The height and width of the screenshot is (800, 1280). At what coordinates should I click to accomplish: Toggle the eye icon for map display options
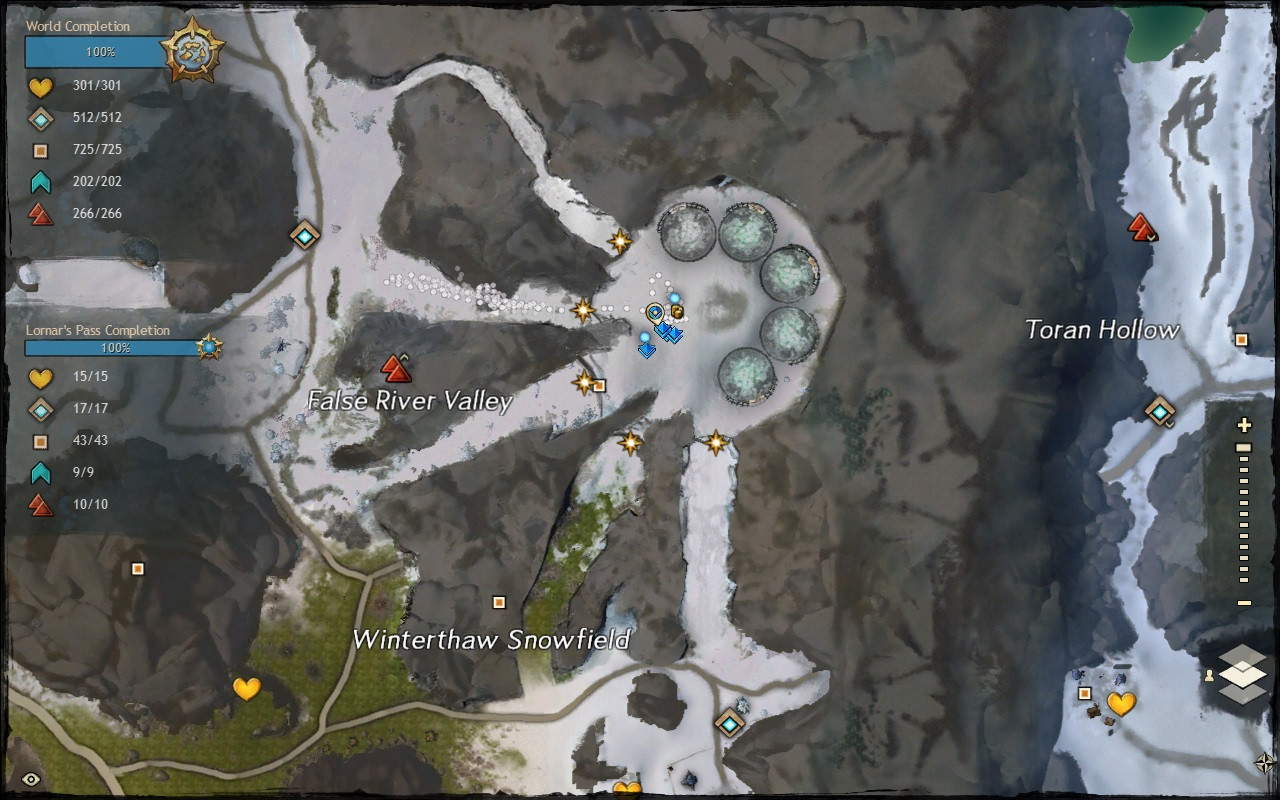tap(31, 779)
